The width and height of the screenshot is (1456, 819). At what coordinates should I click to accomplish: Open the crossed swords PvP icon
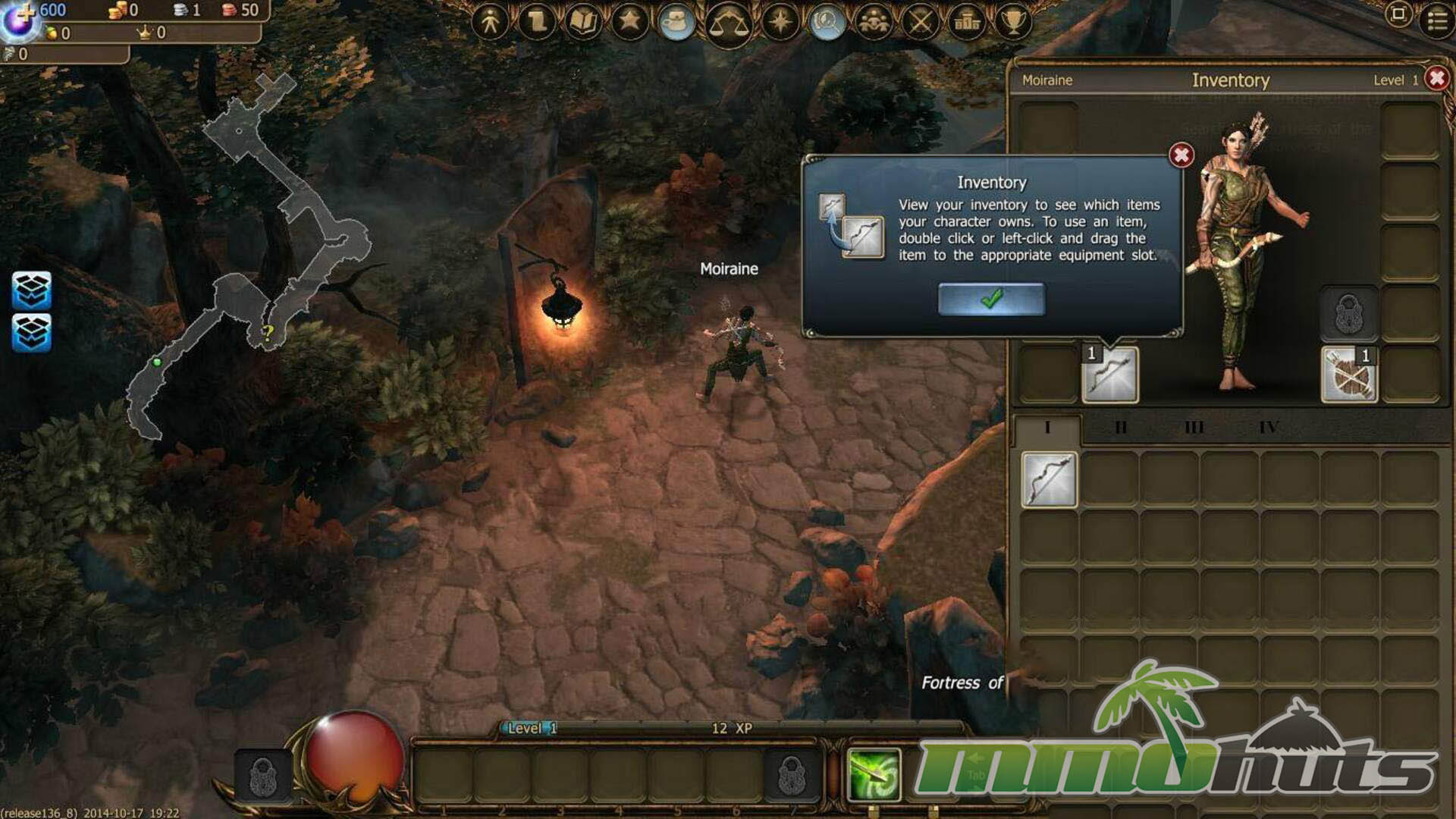click(x=921, y=21)
